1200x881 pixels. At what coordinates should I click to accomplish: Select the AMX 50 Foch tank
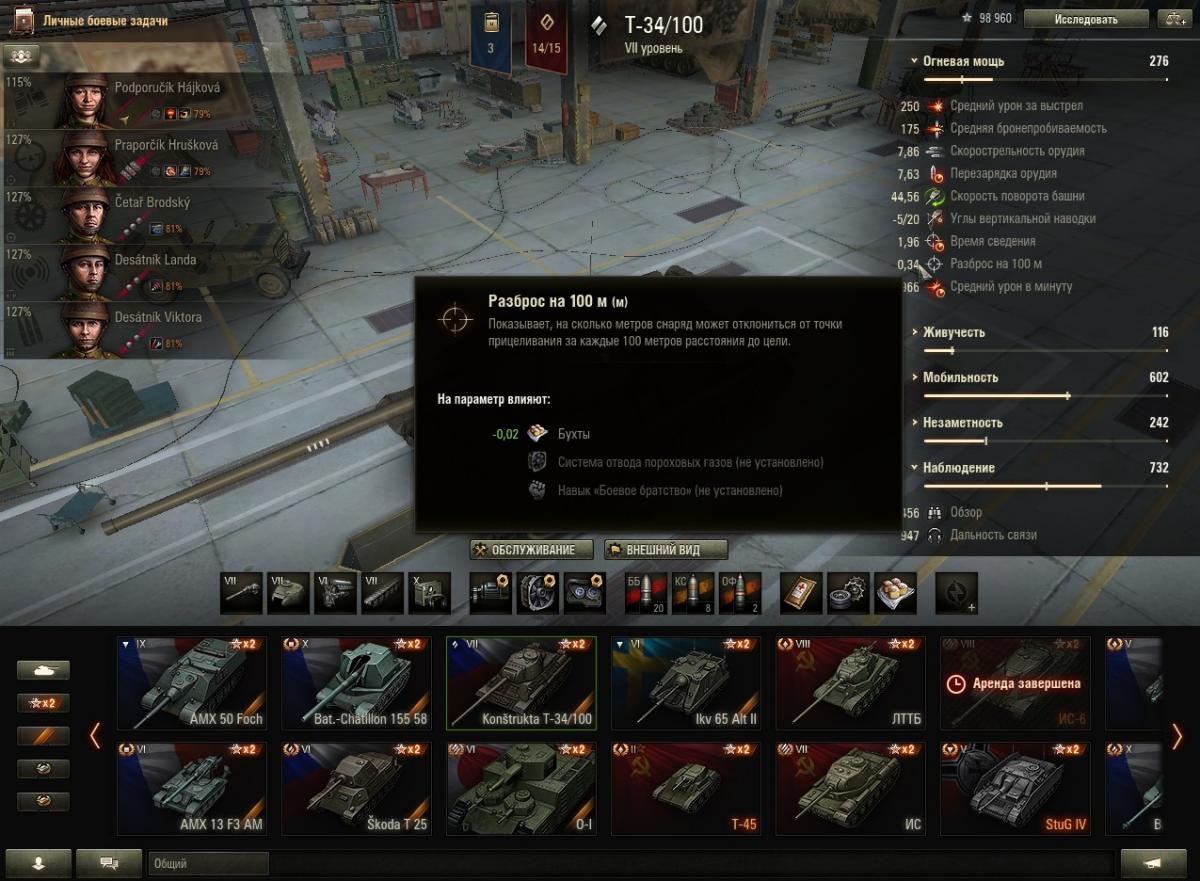click(x=192, y=683)
